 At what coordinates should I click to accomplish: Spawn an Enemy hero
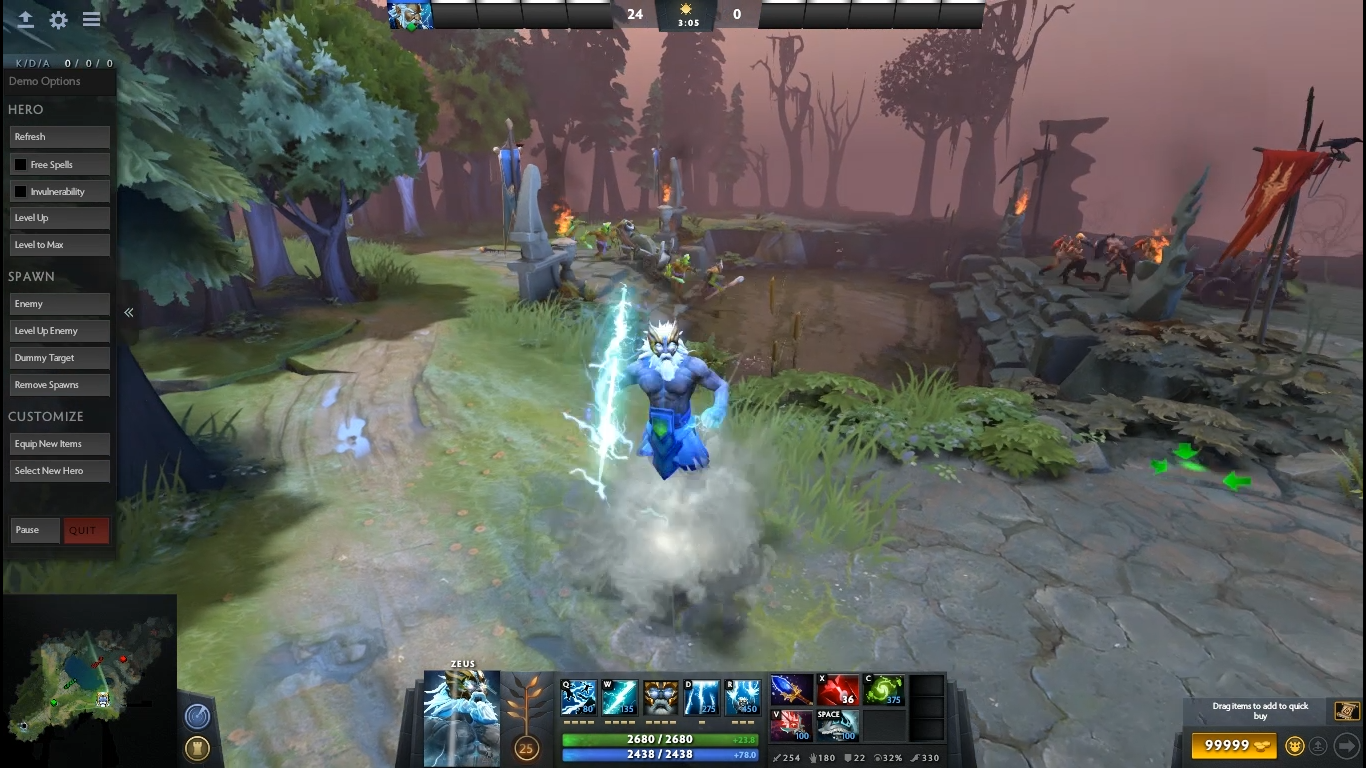59,304
